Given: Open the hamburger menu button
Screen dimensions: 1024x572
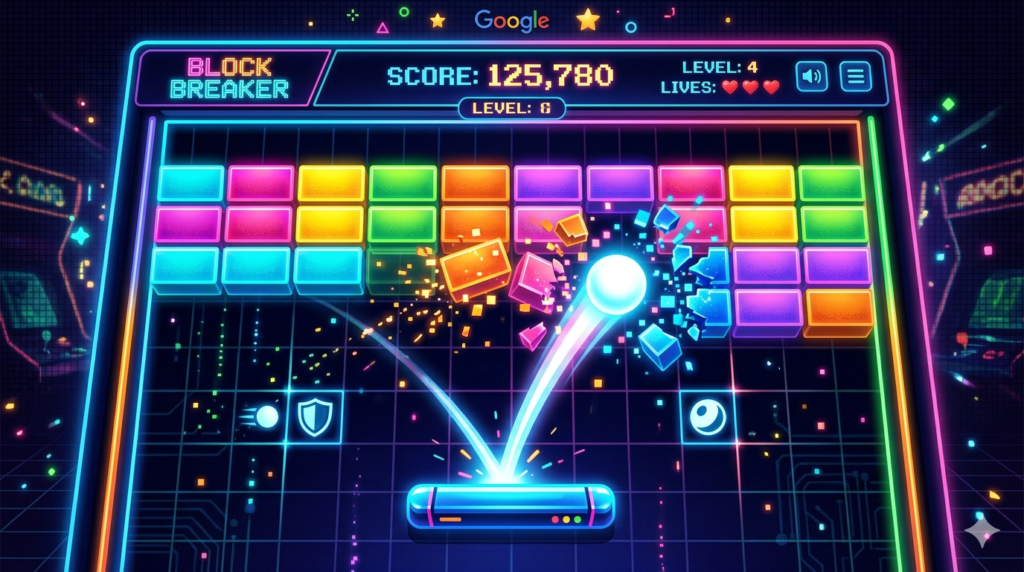Looking at the screenshot, I should [855, 77].
